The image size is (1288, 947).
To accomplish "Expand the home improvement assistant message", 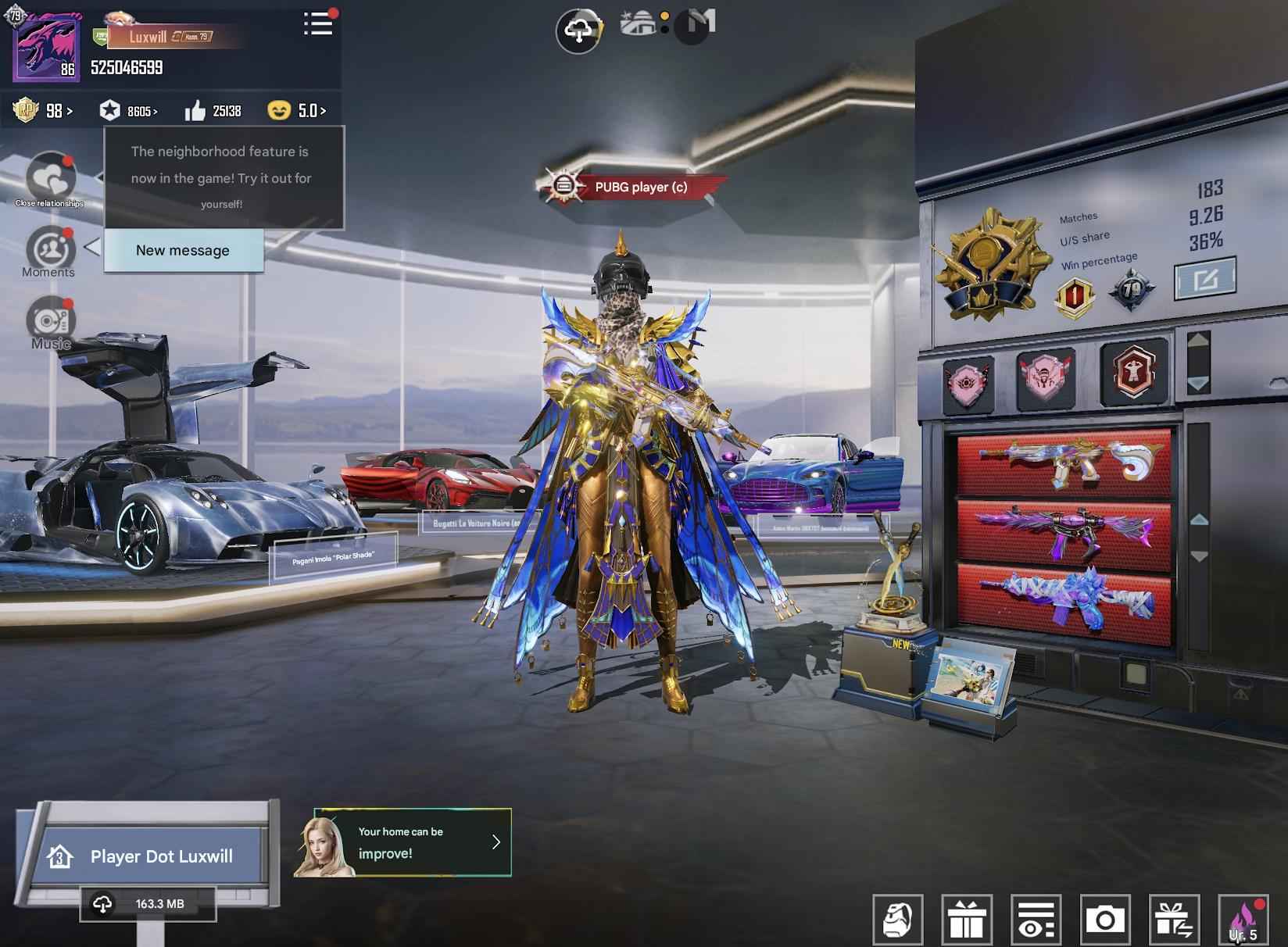I will 496,842.
